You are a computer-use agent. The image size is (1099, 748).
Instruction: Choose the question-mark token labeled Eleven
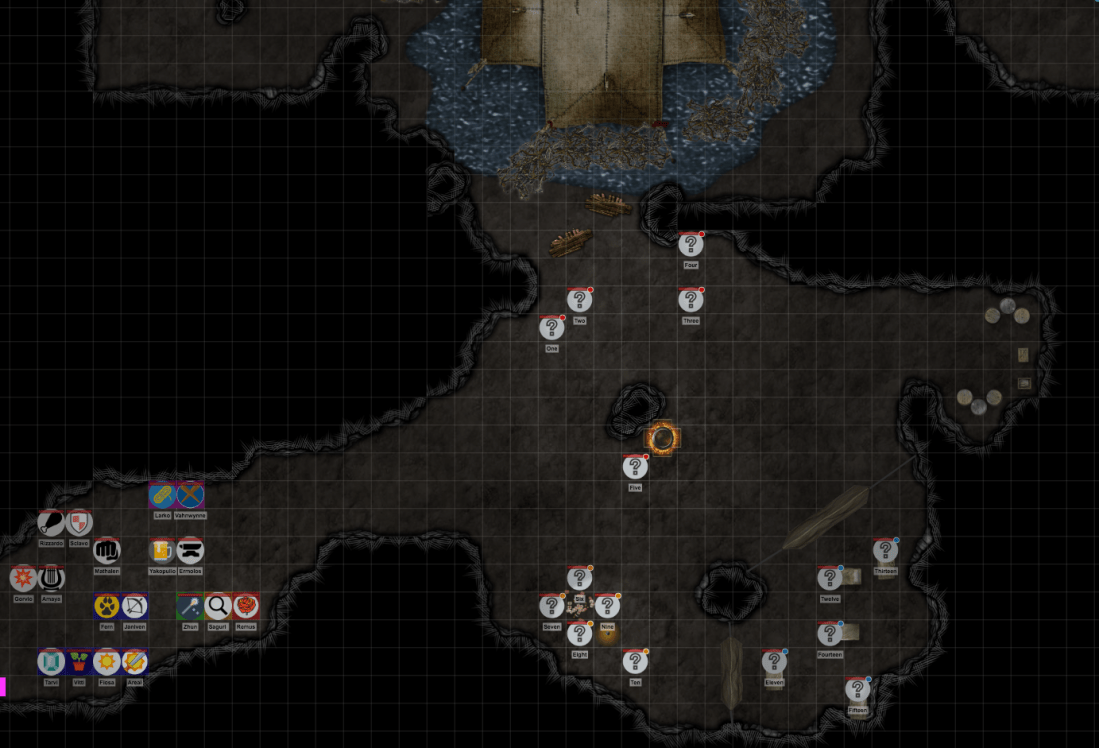[x=774, y=661]
